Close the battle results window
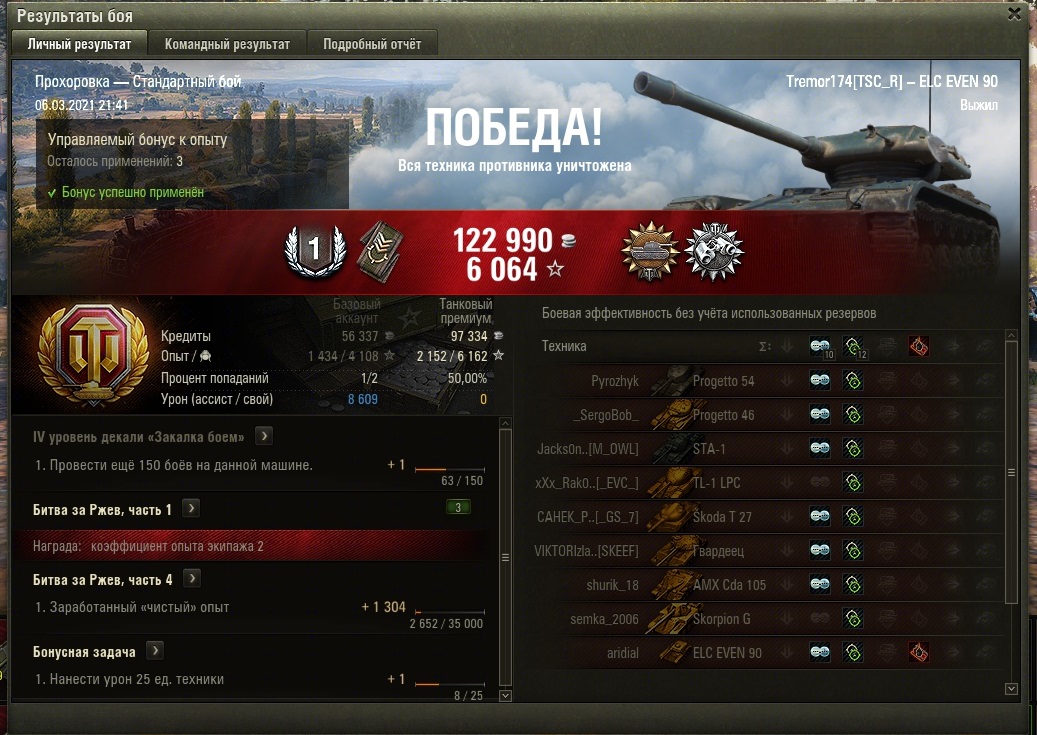This screenshot has width=1037, height=735. 1015,14
